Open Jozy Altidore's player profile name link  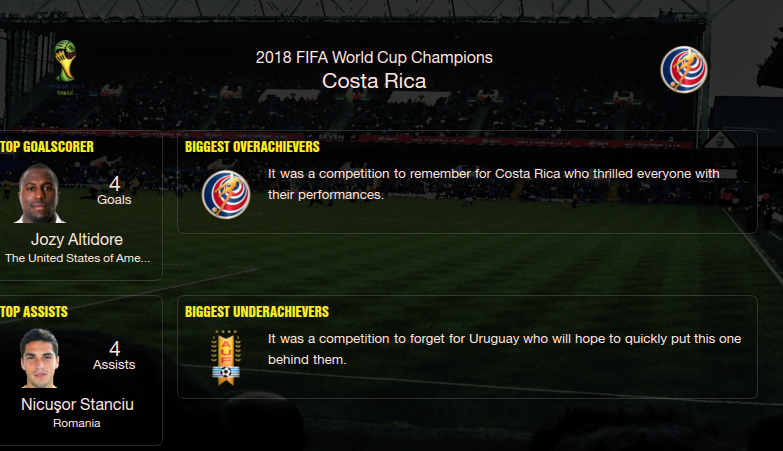(x=76, y=239)
